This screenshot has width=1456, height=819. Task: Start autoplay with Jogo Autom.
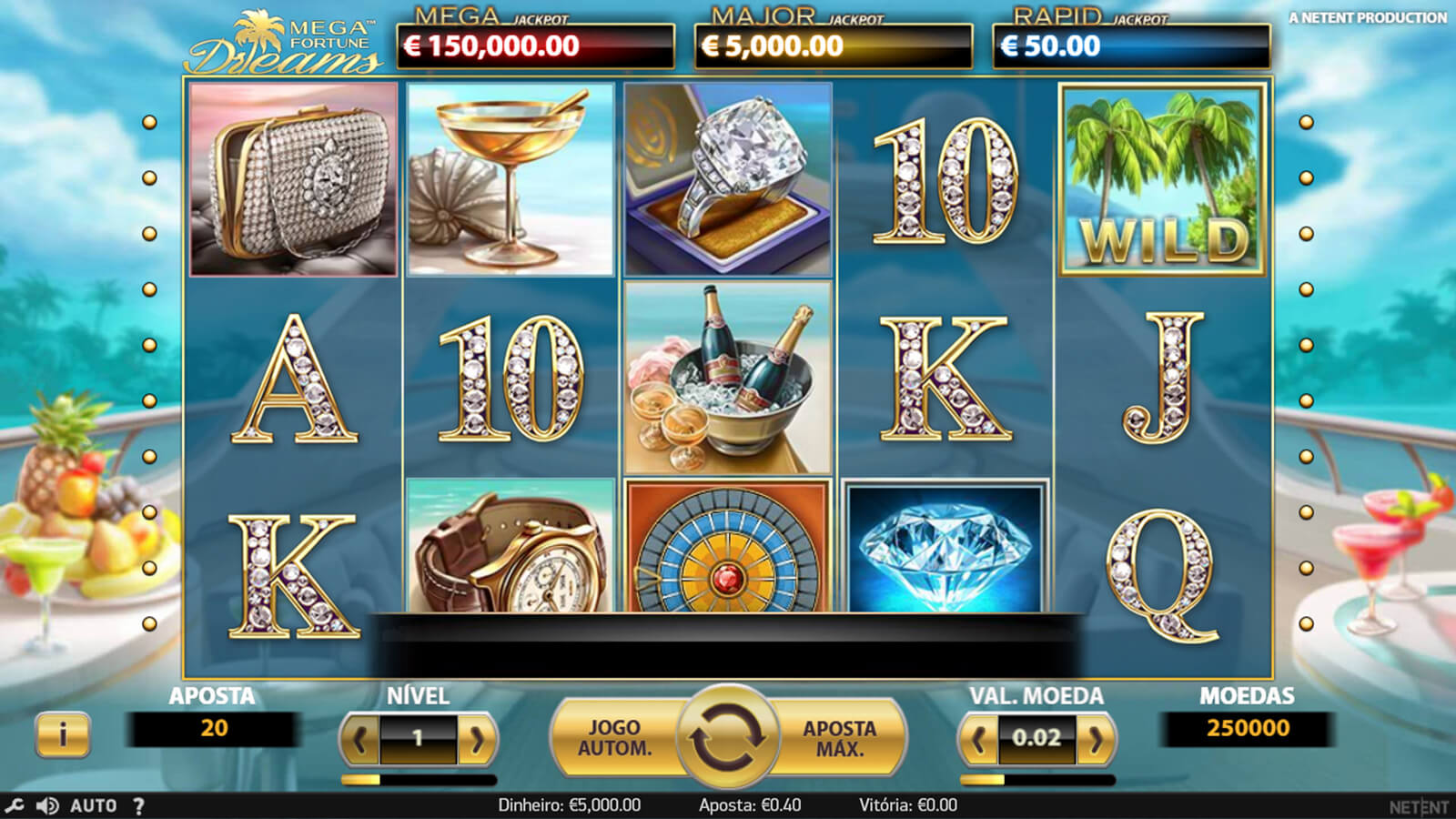(614, 738)
